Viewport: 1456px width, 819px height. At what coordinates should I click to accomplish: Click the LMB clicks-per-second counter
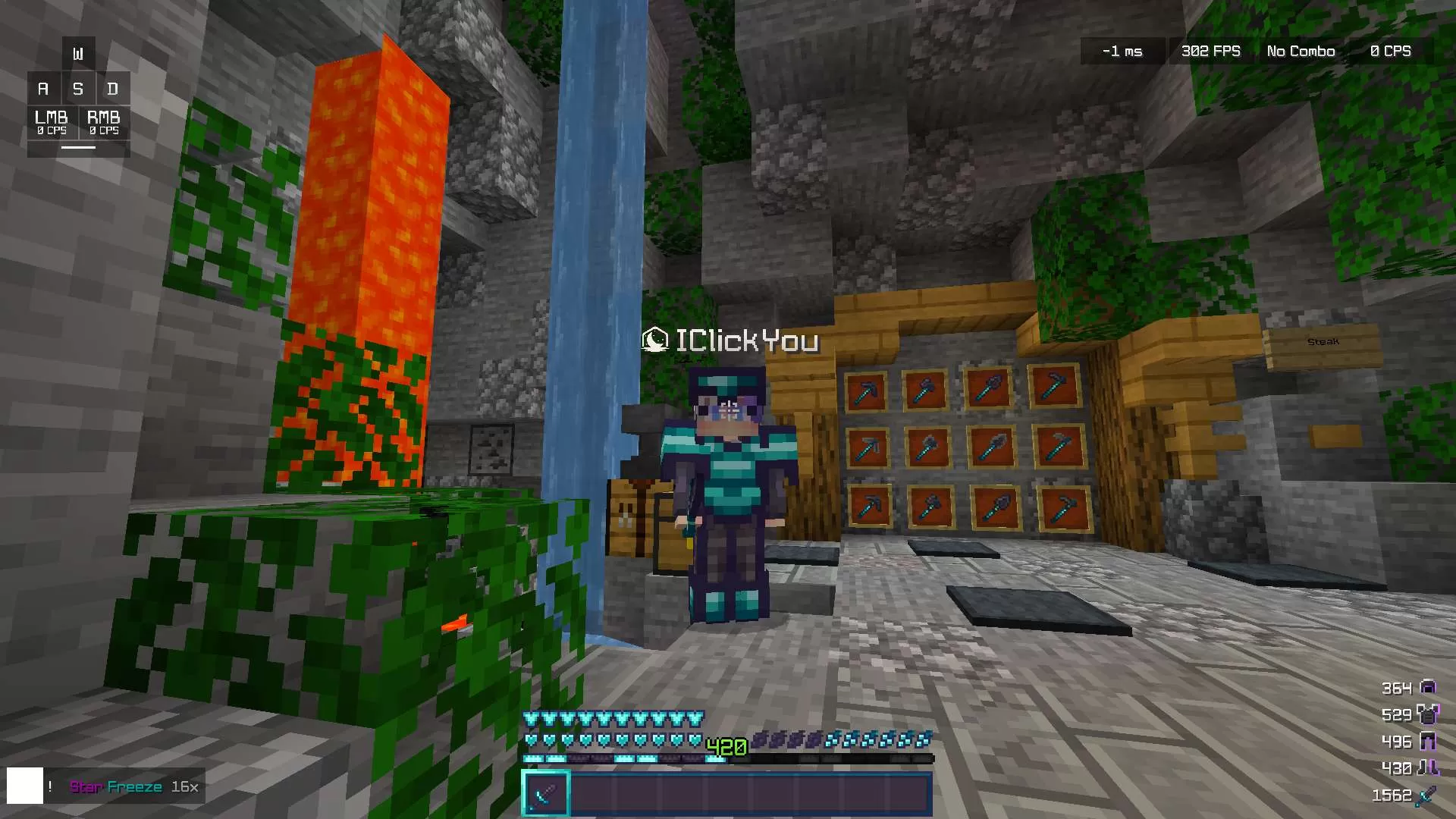[51, 123]
